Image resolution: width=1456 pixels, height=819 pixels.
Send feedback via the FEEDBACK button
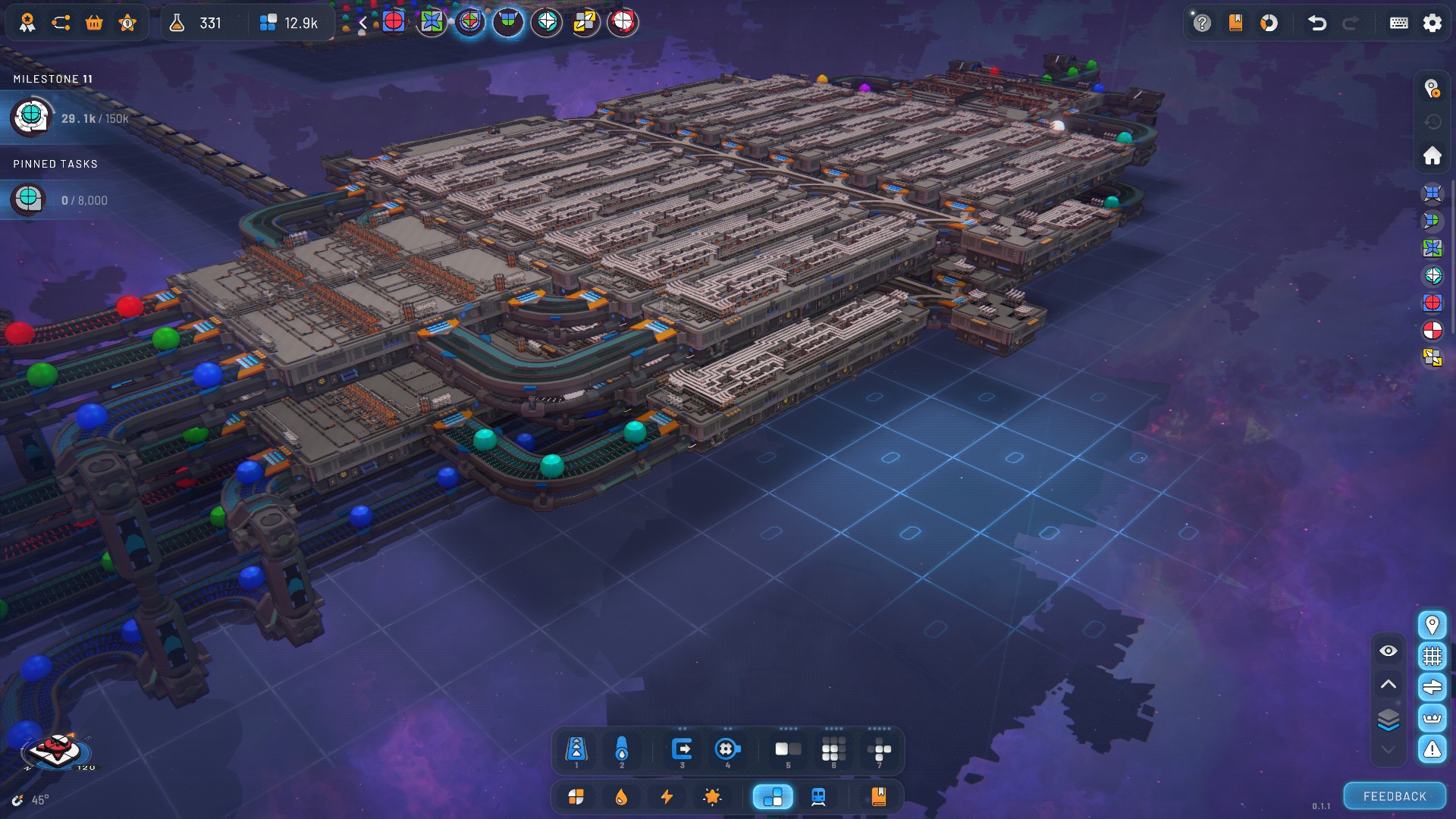click(x=1395, y=796)
